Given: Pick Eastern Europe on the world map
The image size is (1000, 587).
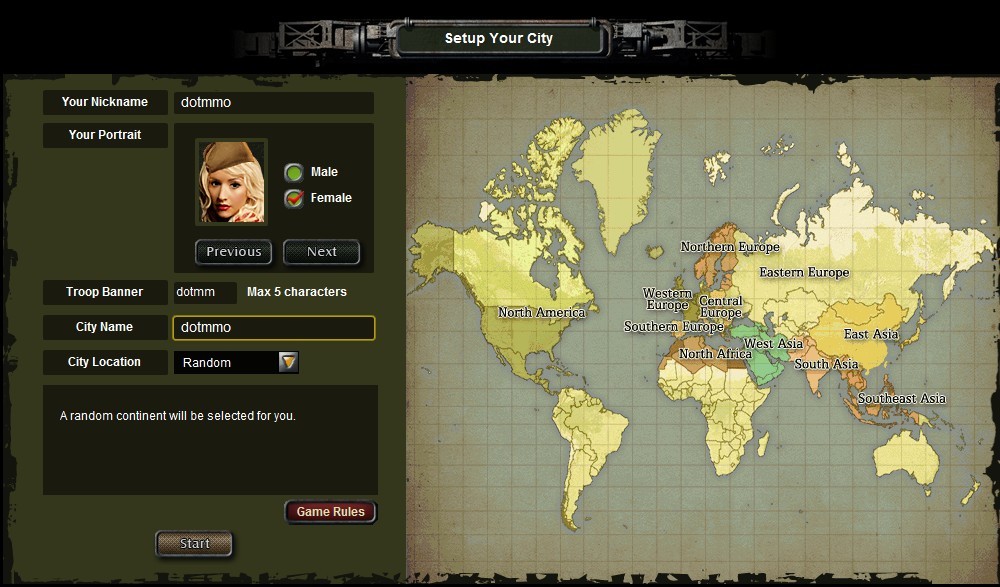Looking at the screenshot, I should click(803, 272).
